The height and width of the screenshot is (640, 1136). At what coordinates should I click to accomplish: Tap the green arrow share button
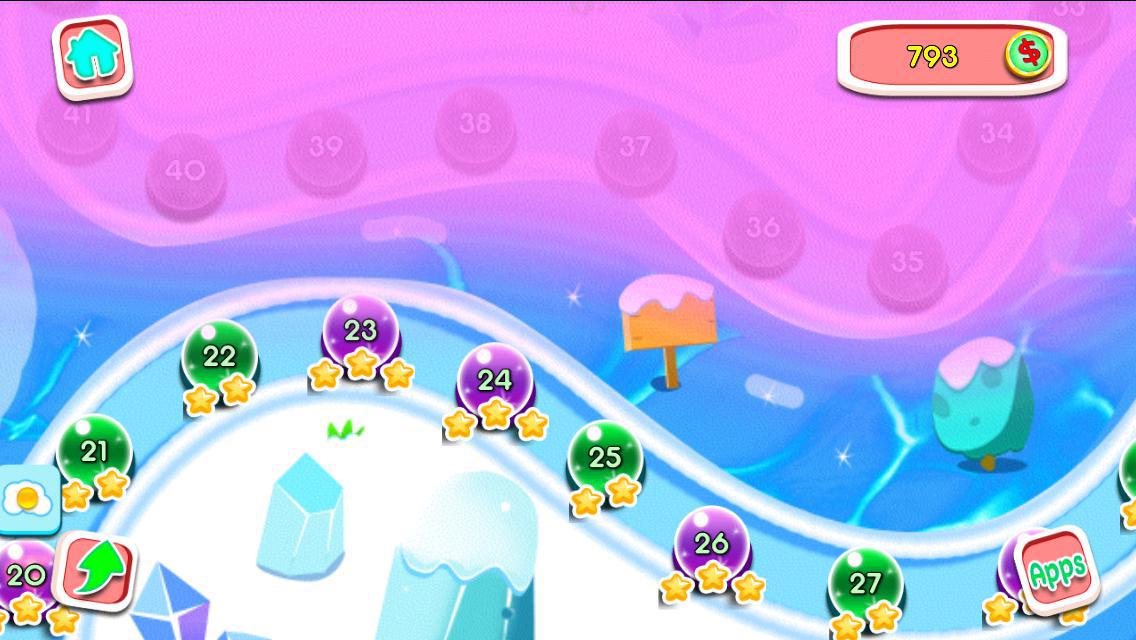pyautogui.click(x=97, y=571)
